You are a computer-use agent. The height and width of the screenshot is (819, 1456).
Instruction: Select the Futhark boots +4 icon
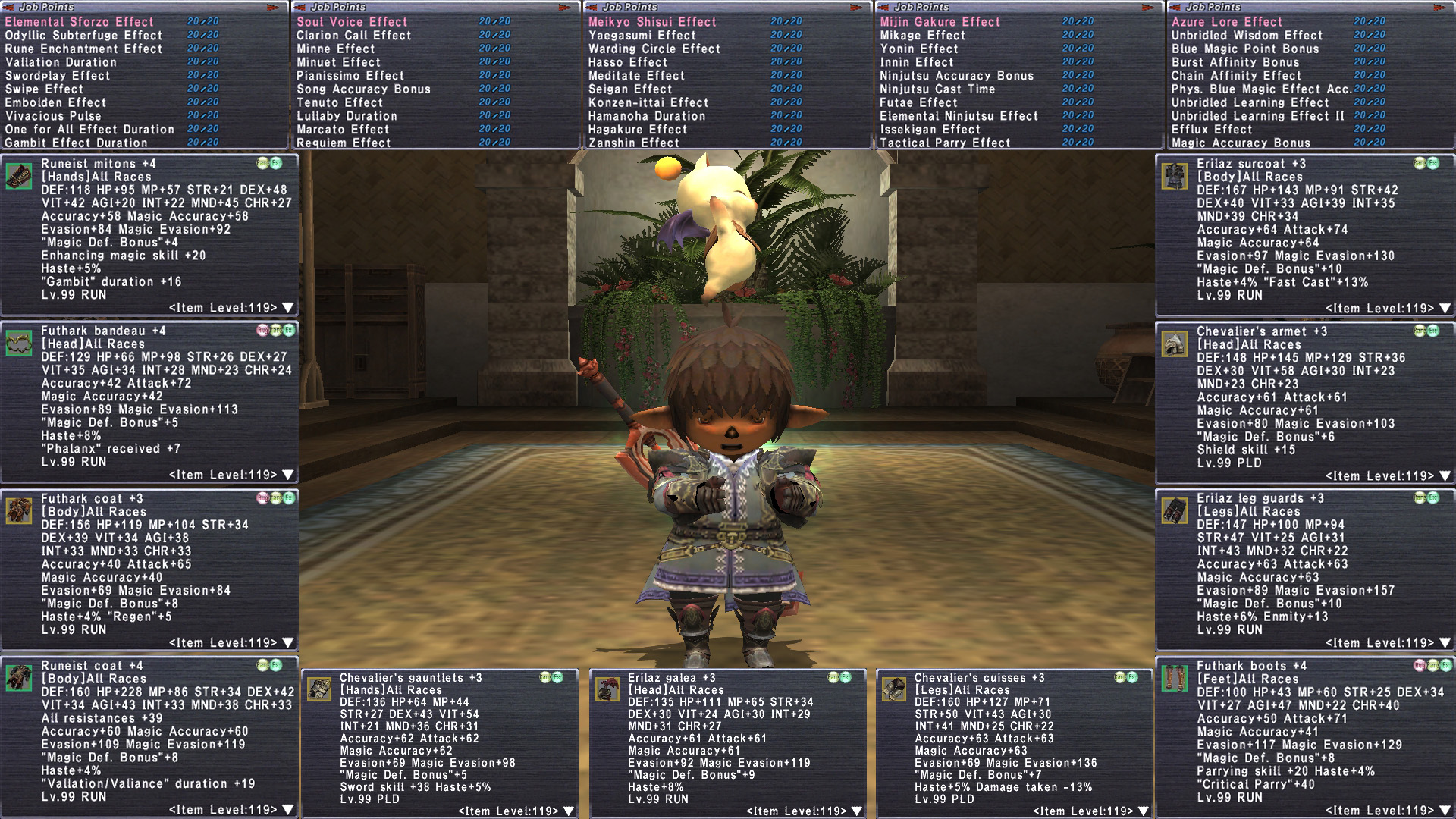[x=1175, y=678]
